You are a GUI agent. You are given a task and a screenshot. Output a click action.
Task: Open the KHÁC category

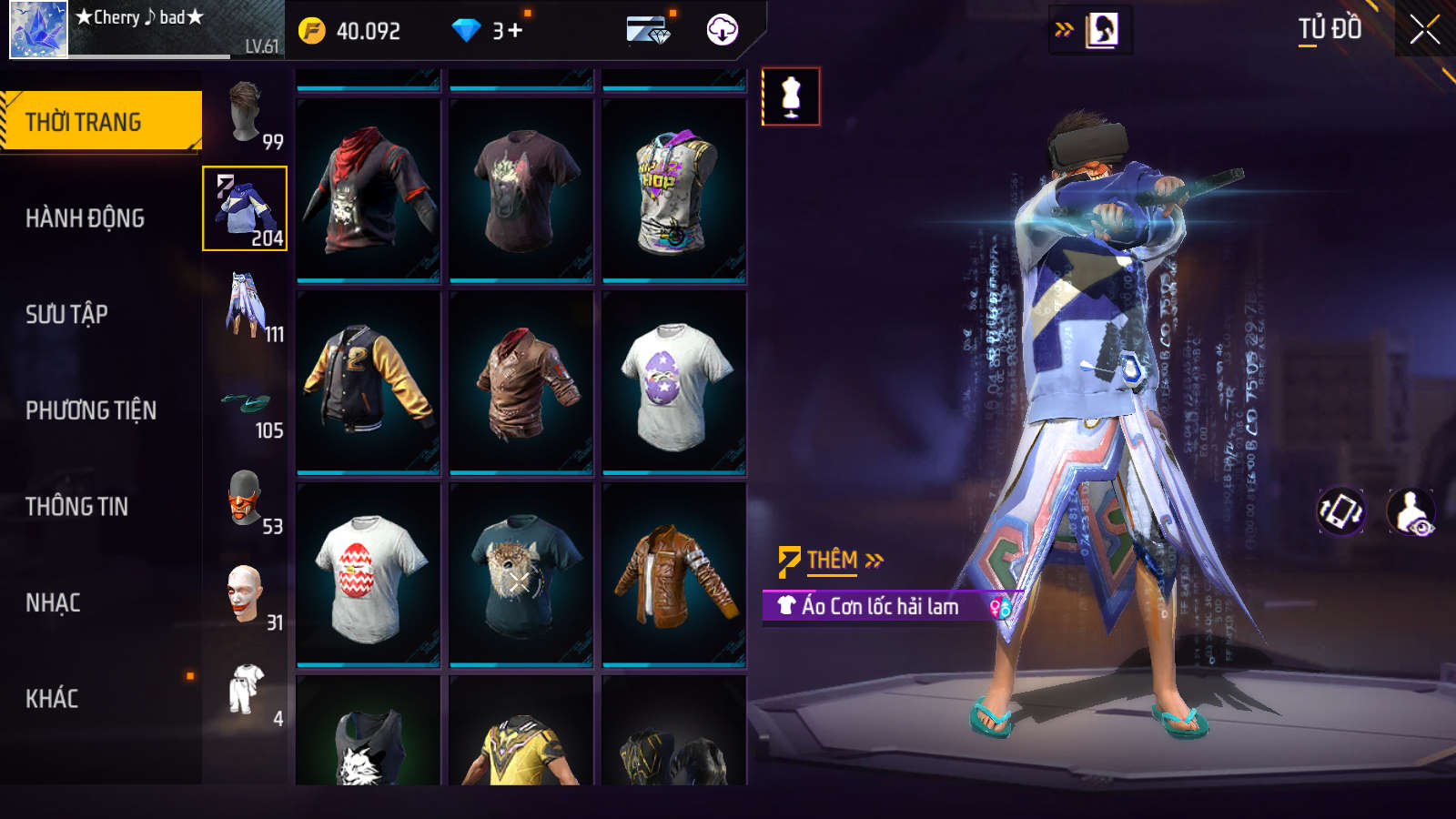click(x=52, y=699)
